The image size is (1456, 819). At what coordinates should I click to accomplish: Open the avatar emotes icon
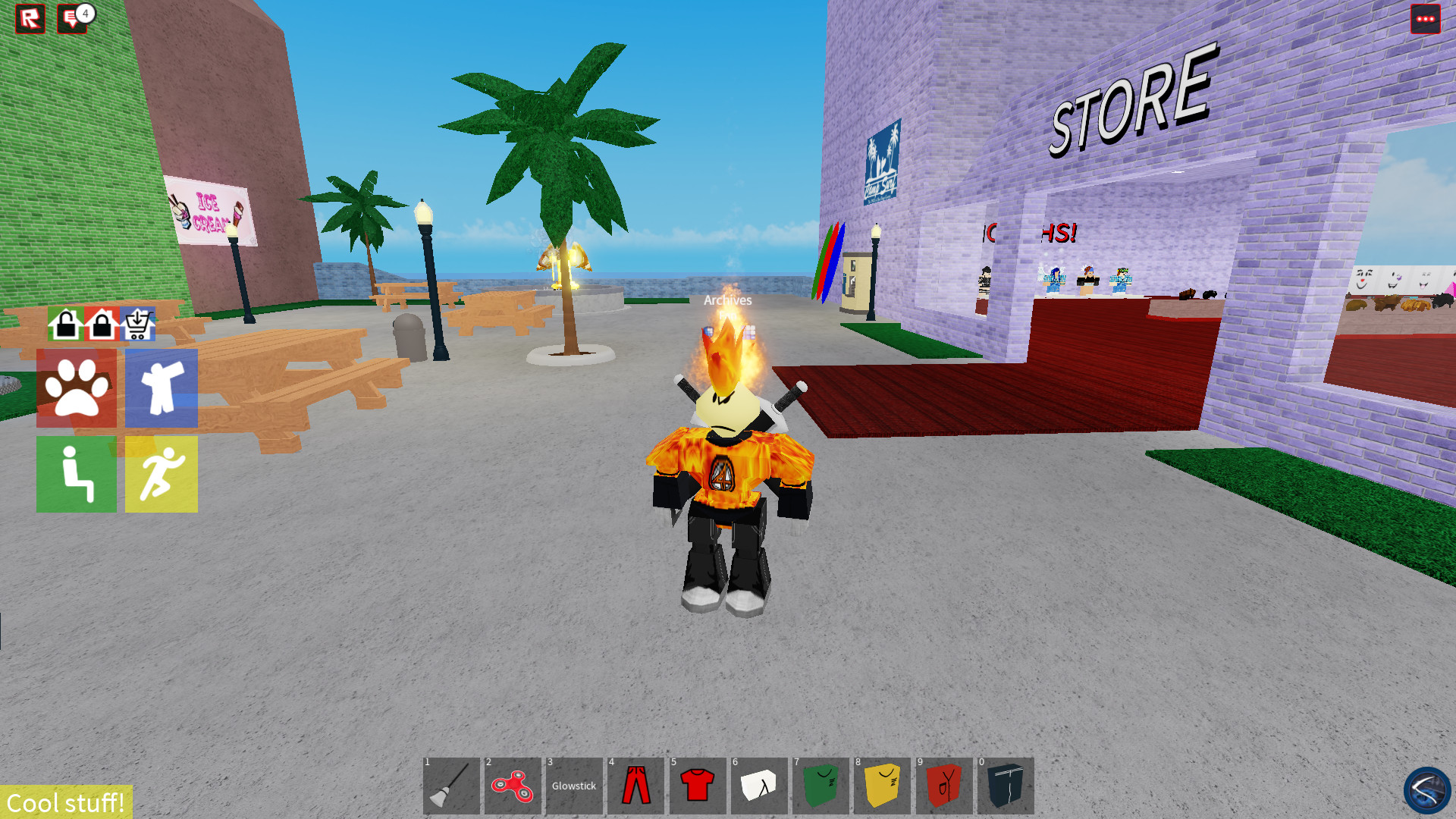(161, 389)
